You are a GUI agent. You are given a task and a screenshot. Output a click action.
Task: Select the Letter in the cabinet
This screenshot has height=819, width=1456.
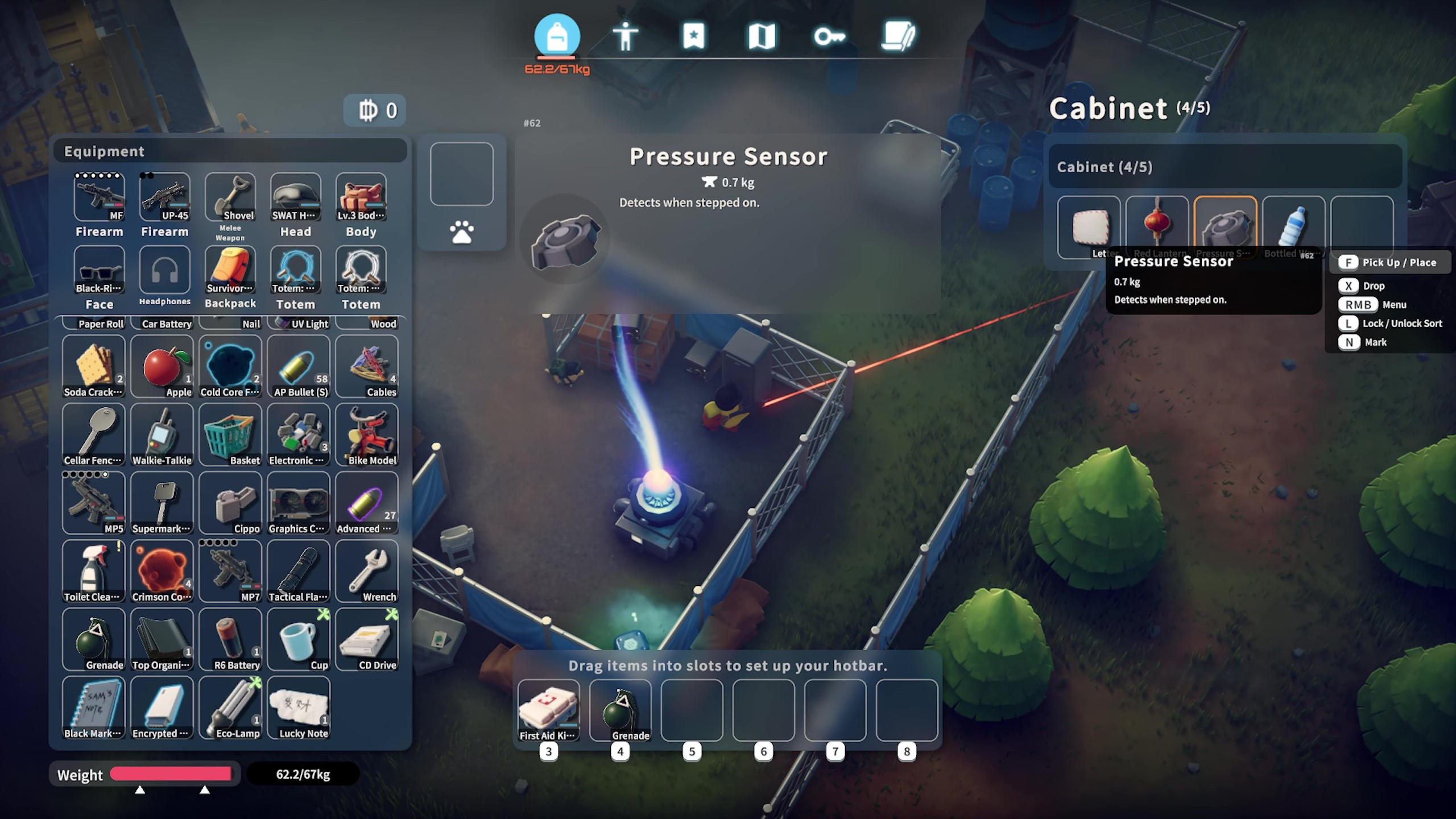(x=1089, y=226)
